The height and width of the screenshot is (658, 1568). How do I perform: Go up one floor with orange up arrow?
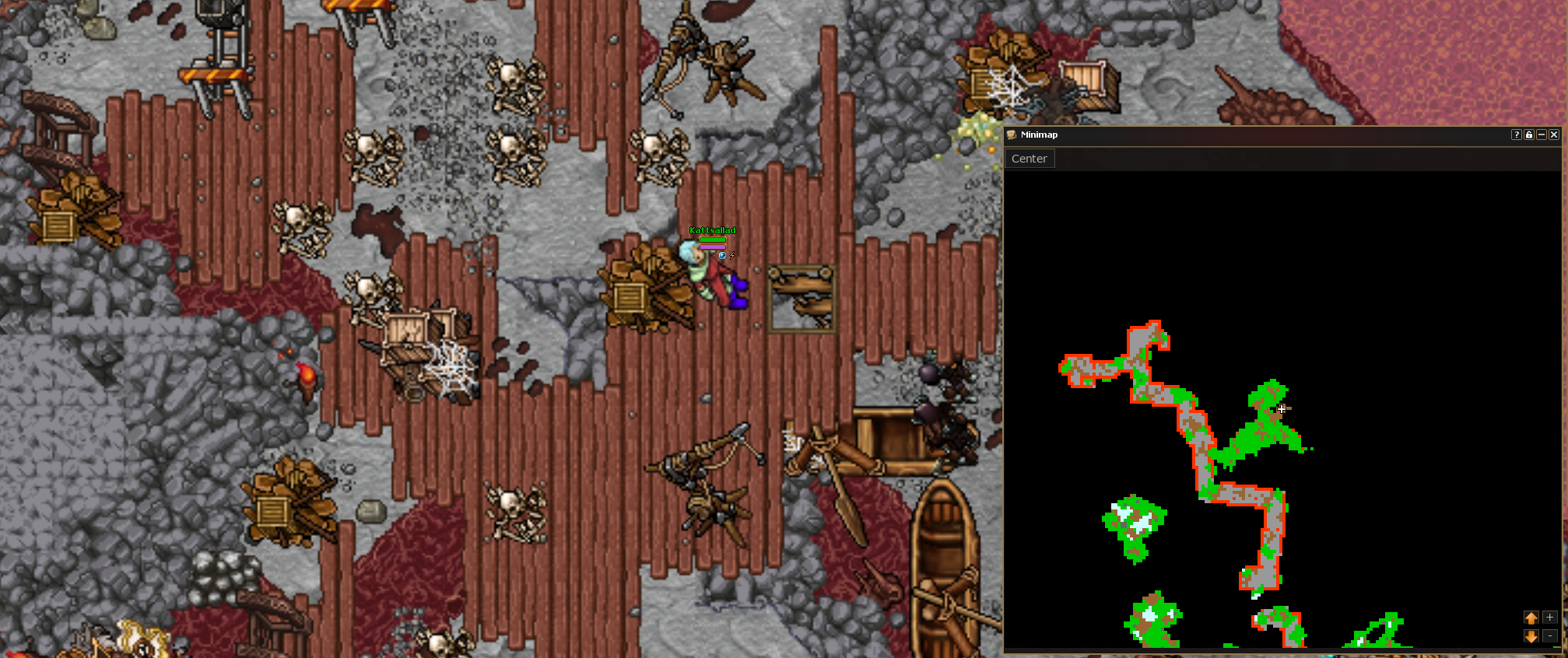pyautogui.click(x=1531, y=618)
